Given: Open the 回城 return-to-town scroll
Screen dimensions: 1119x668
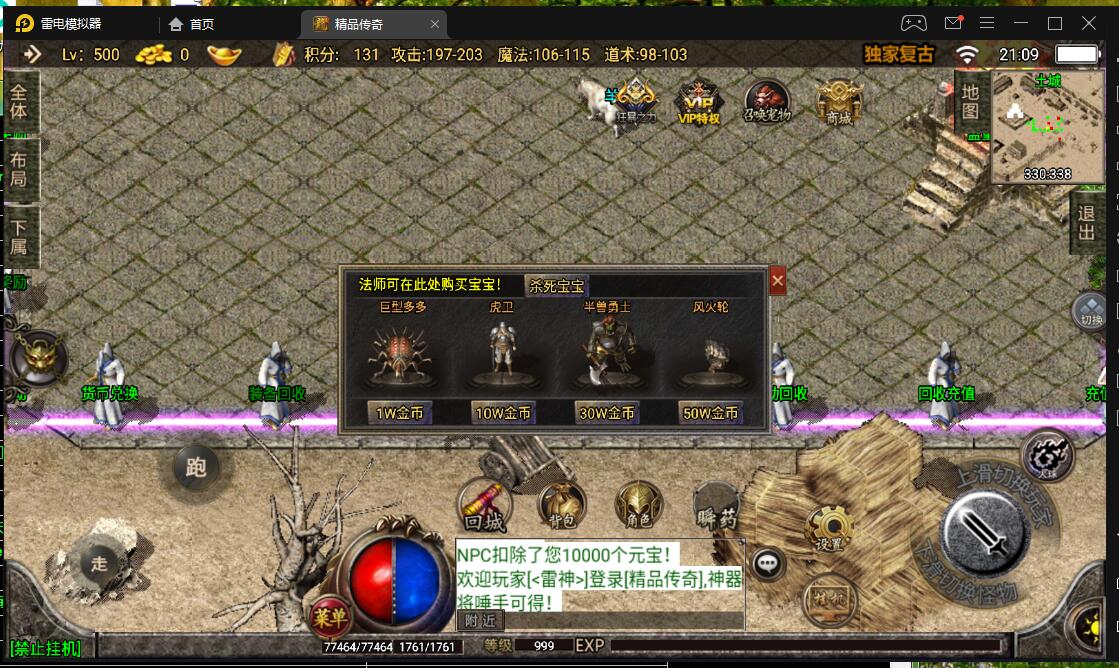Looking at the screenshot, I should point(484,505).
